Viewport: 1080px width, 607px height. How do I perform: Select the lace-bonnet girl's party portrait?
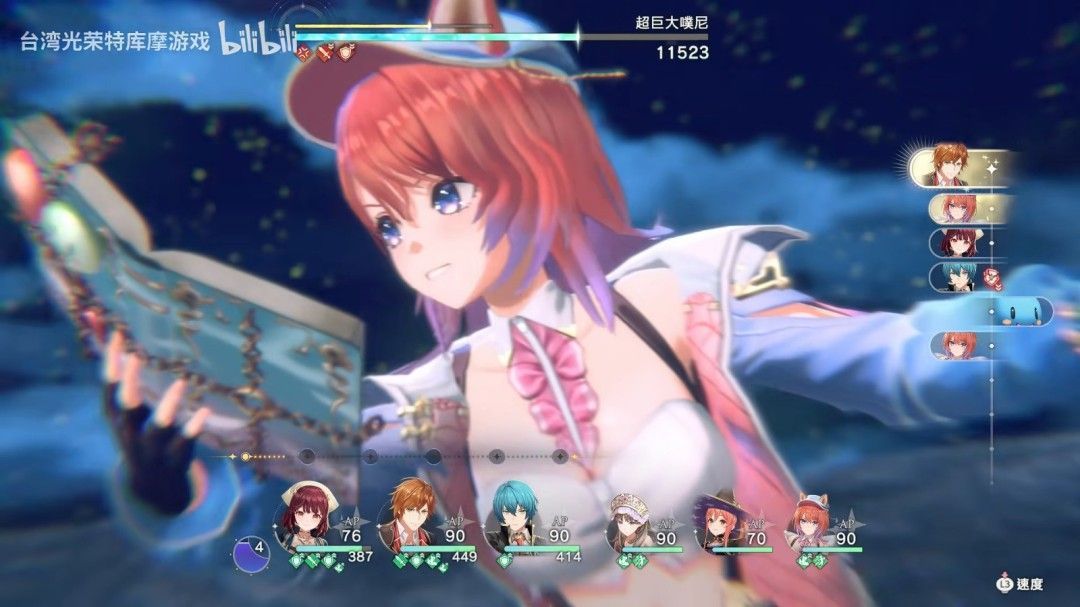(x=630, y=518)
